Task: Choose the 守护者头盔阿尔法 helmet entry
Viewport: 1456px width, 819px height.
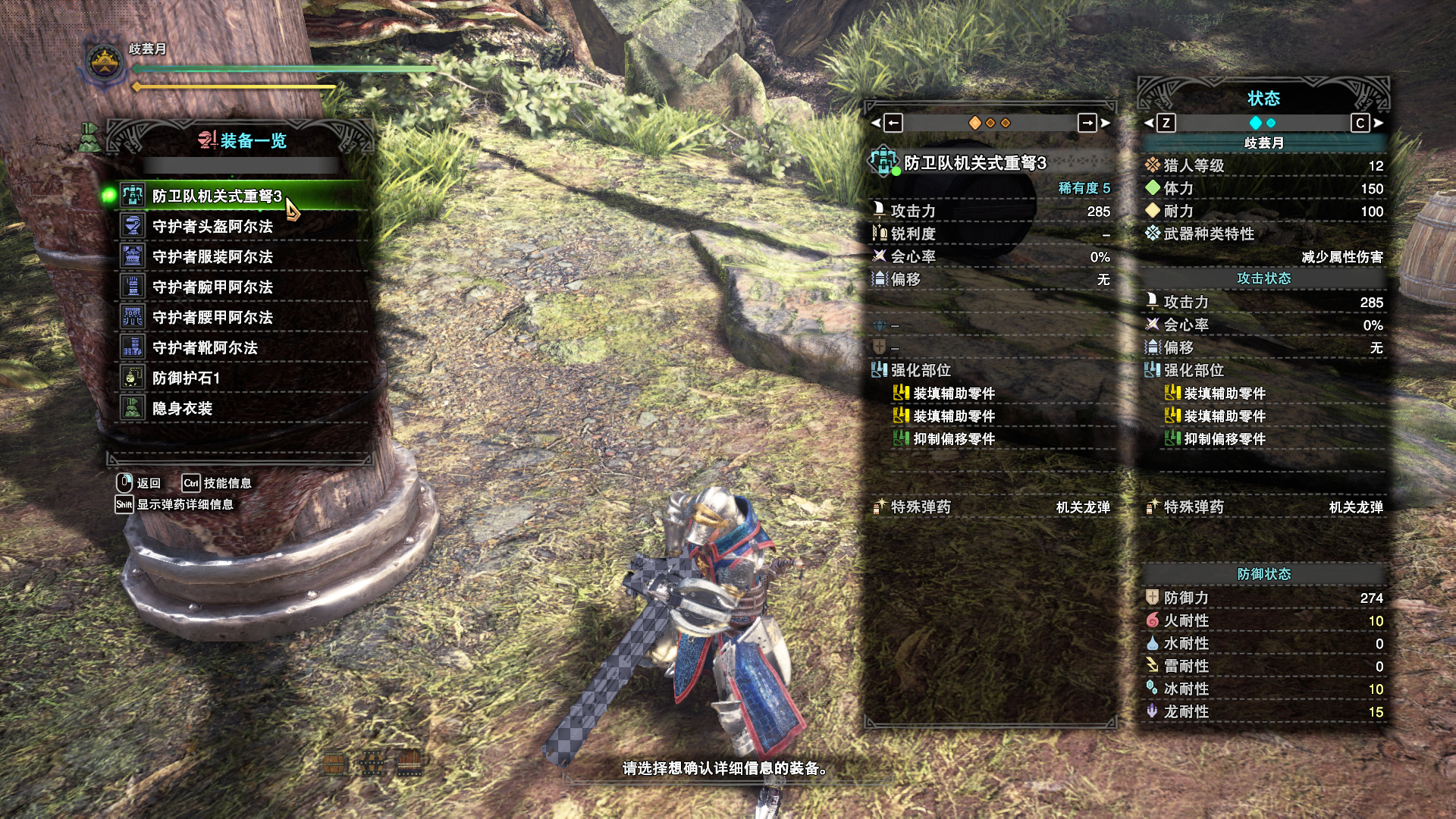Action: (x=212, y=227)
